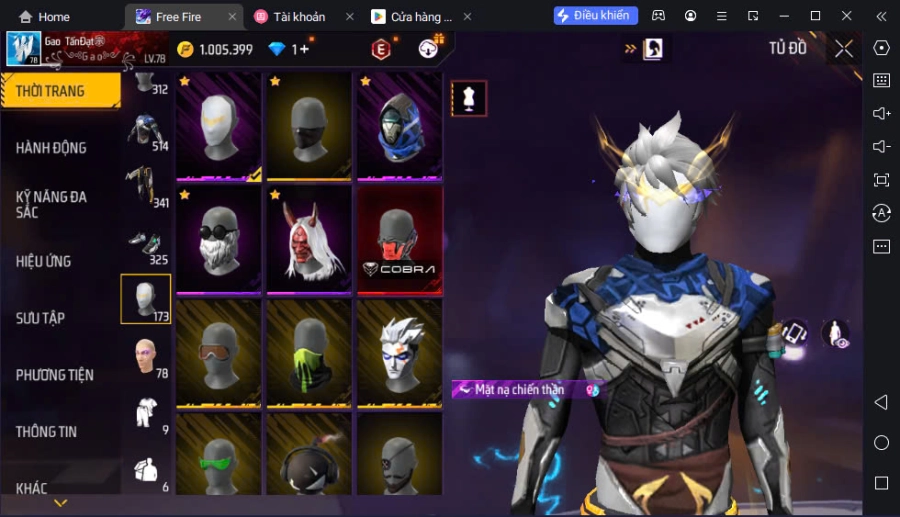900x517 pixels.
Task: Choose the red oni mask with white hair
Action: 308,239
